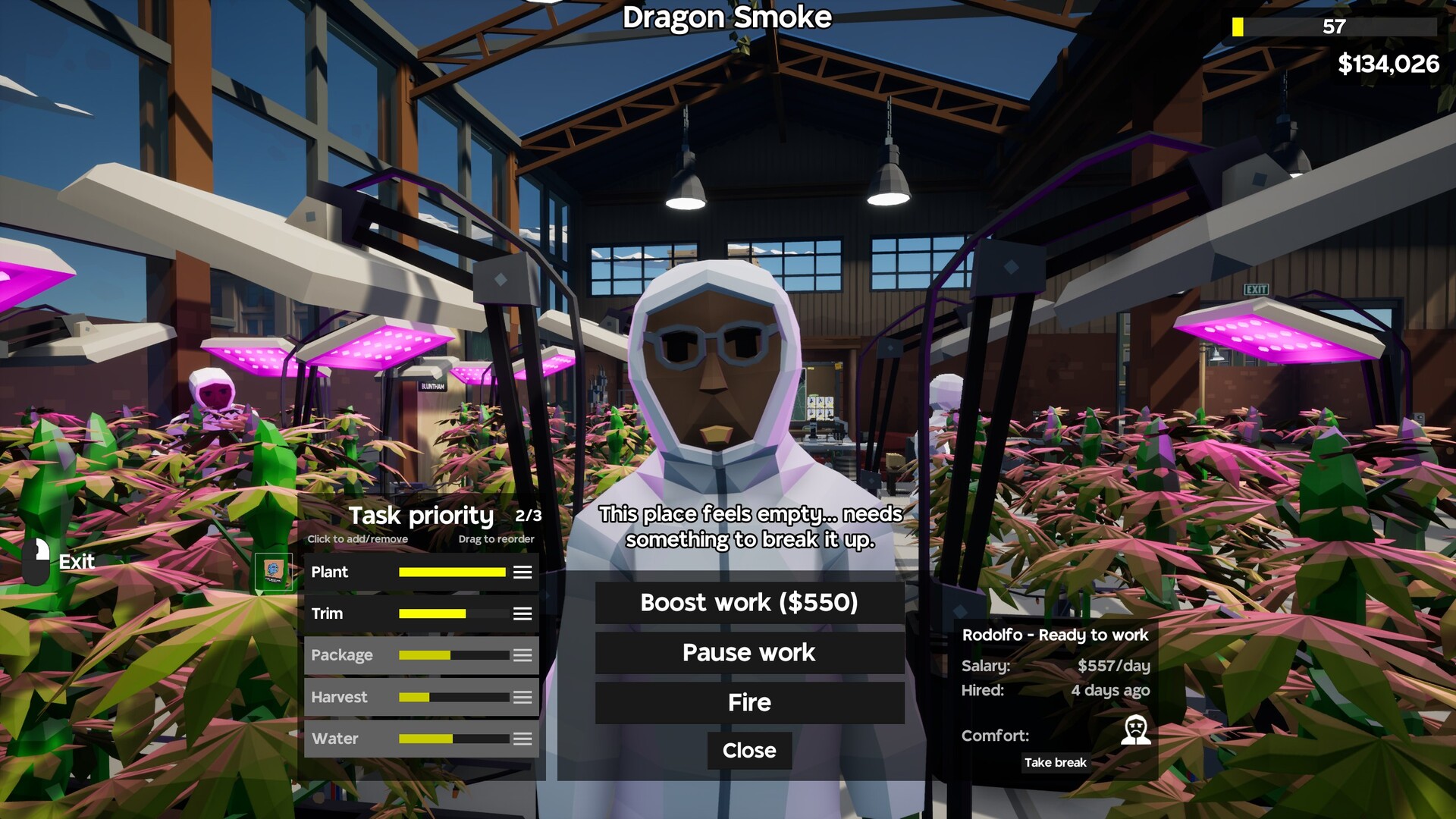The image size is (1456, 819).
Task: Enable the Package task priority
Action: point(341,655)
